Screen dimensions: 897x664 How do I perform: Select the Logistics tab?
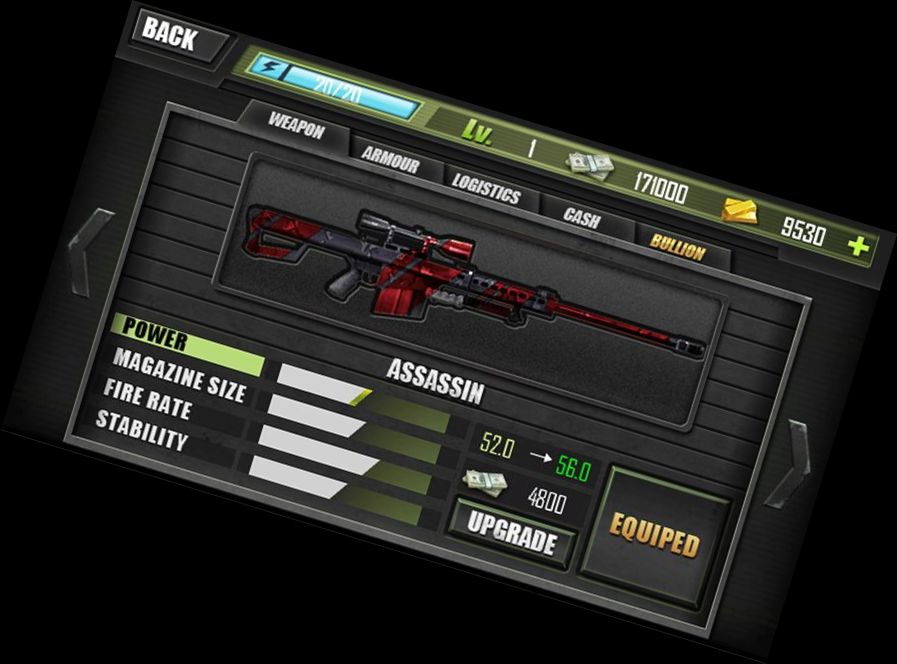(487, 187)
